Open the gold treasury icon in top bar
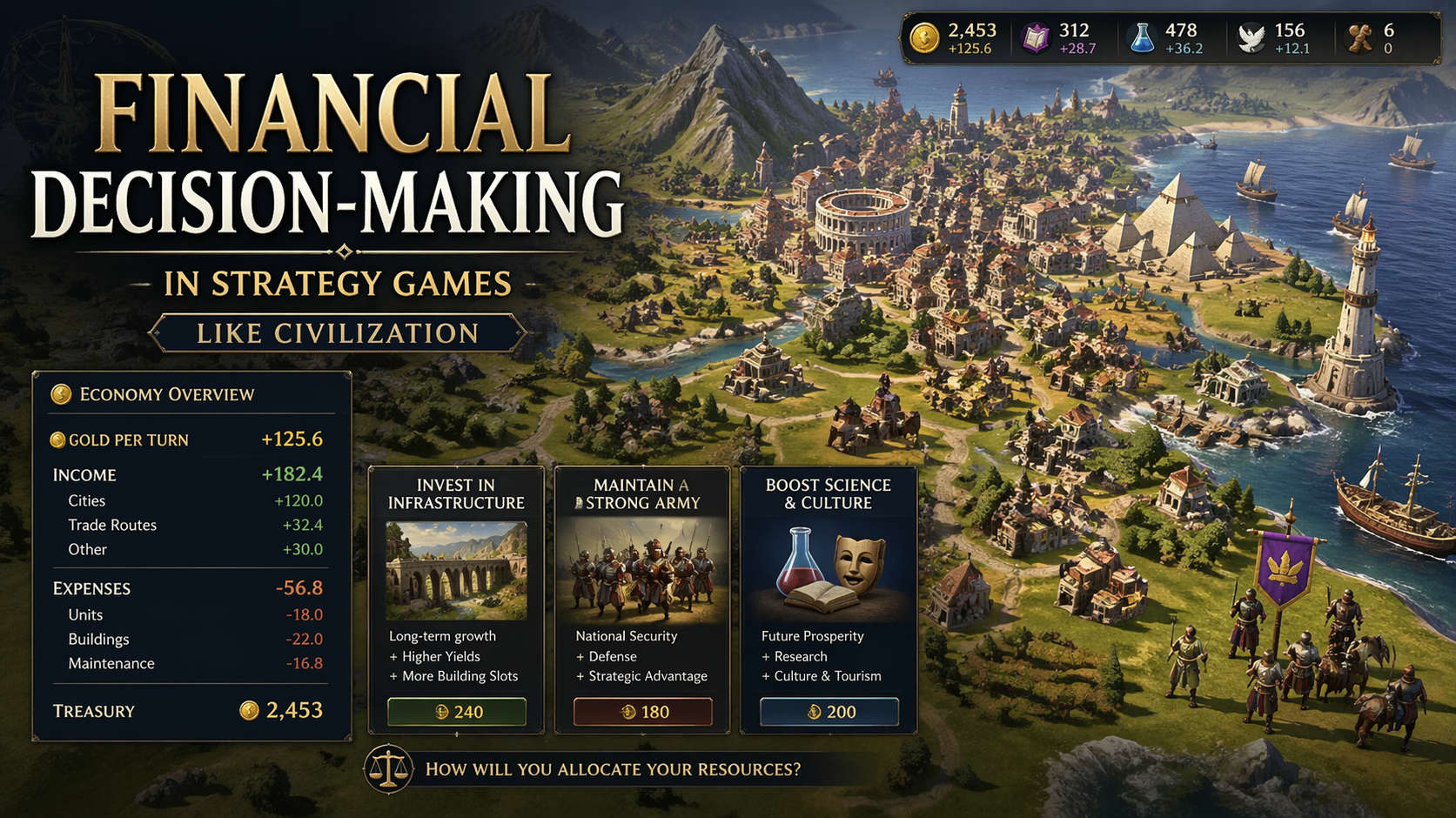 (x=923, y=38)
